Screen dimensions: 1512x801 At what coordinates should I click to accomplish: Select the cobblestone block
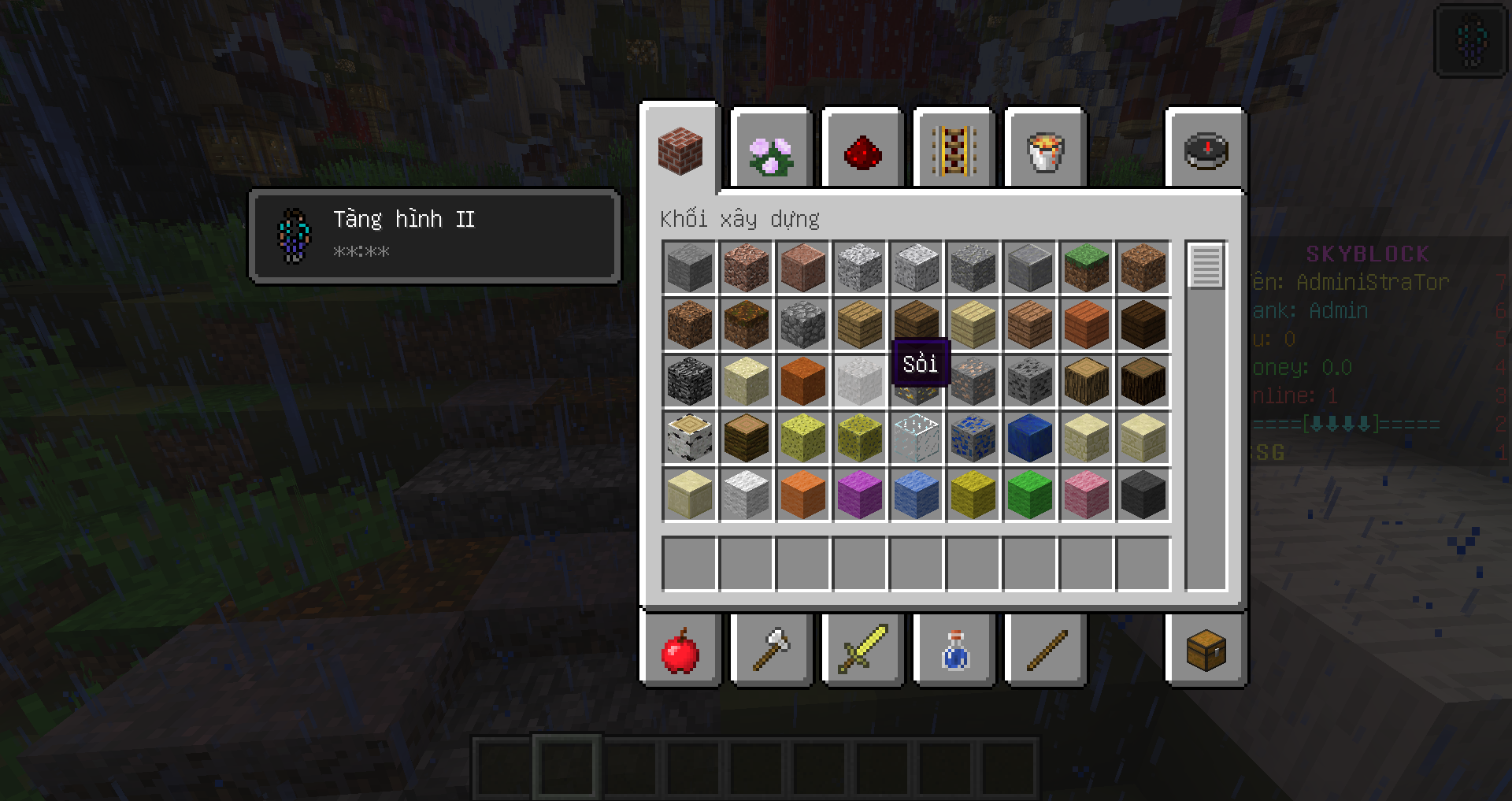pos(802,324)
